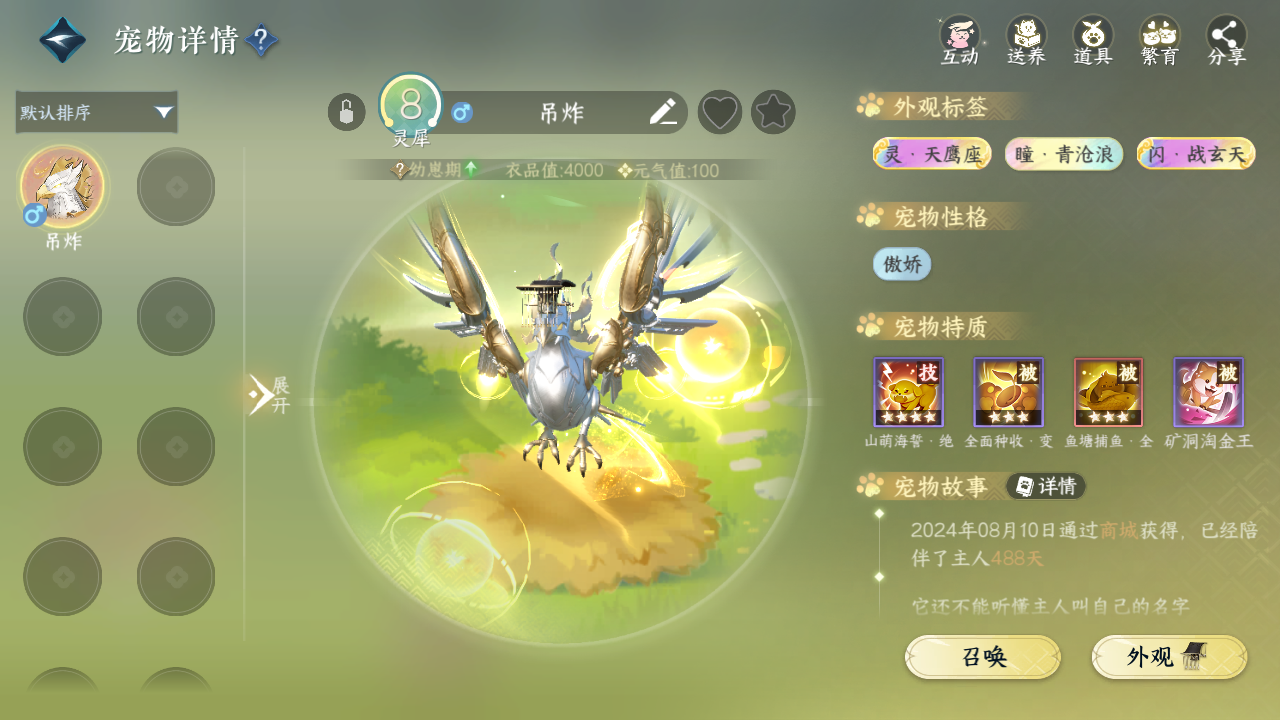Open the 繁育 breeding menu
1280x720 pixels.
pos(1160,40)
